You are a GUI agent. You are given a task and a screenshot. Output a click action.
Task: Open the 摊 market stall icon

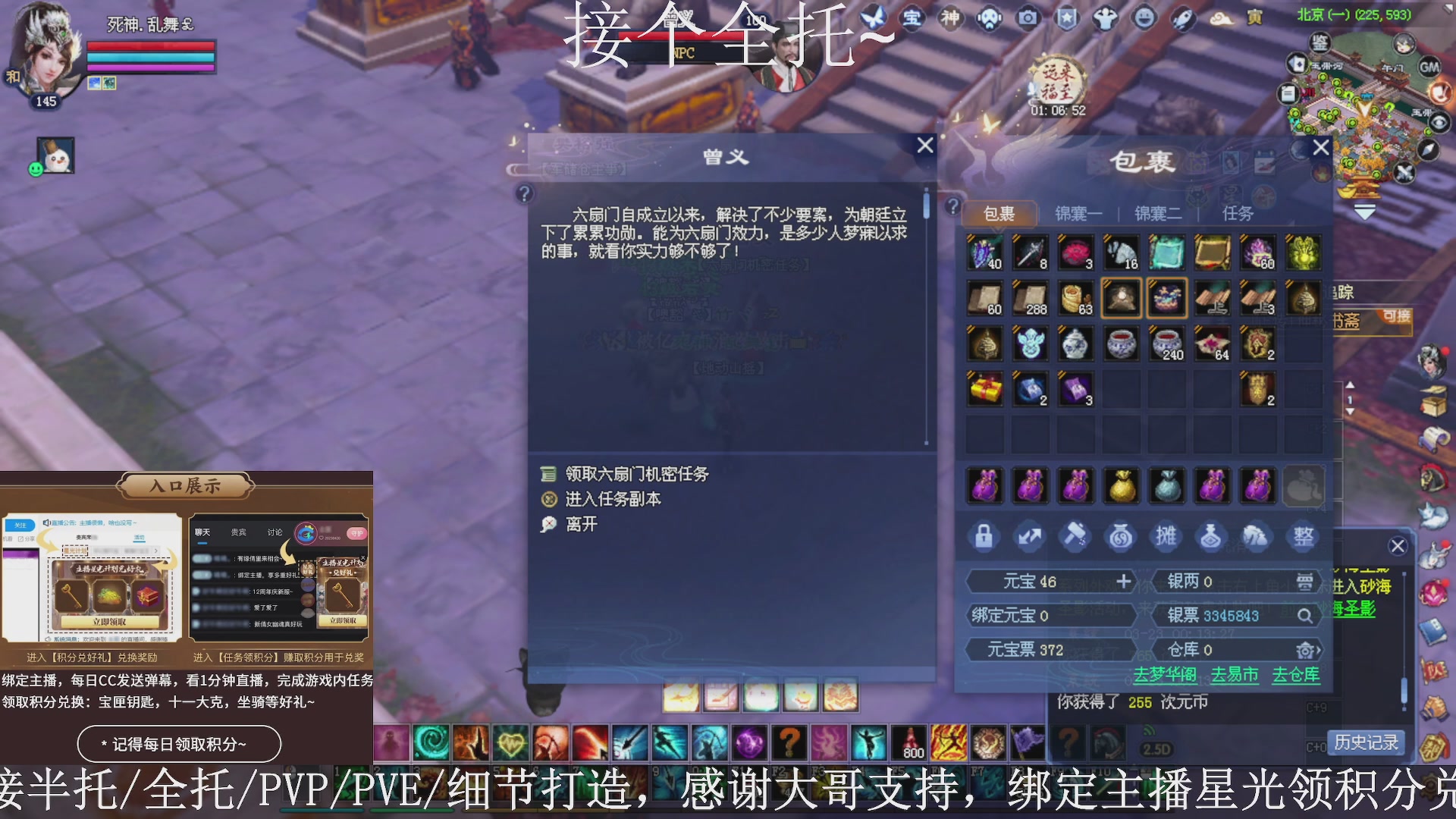1166,536
